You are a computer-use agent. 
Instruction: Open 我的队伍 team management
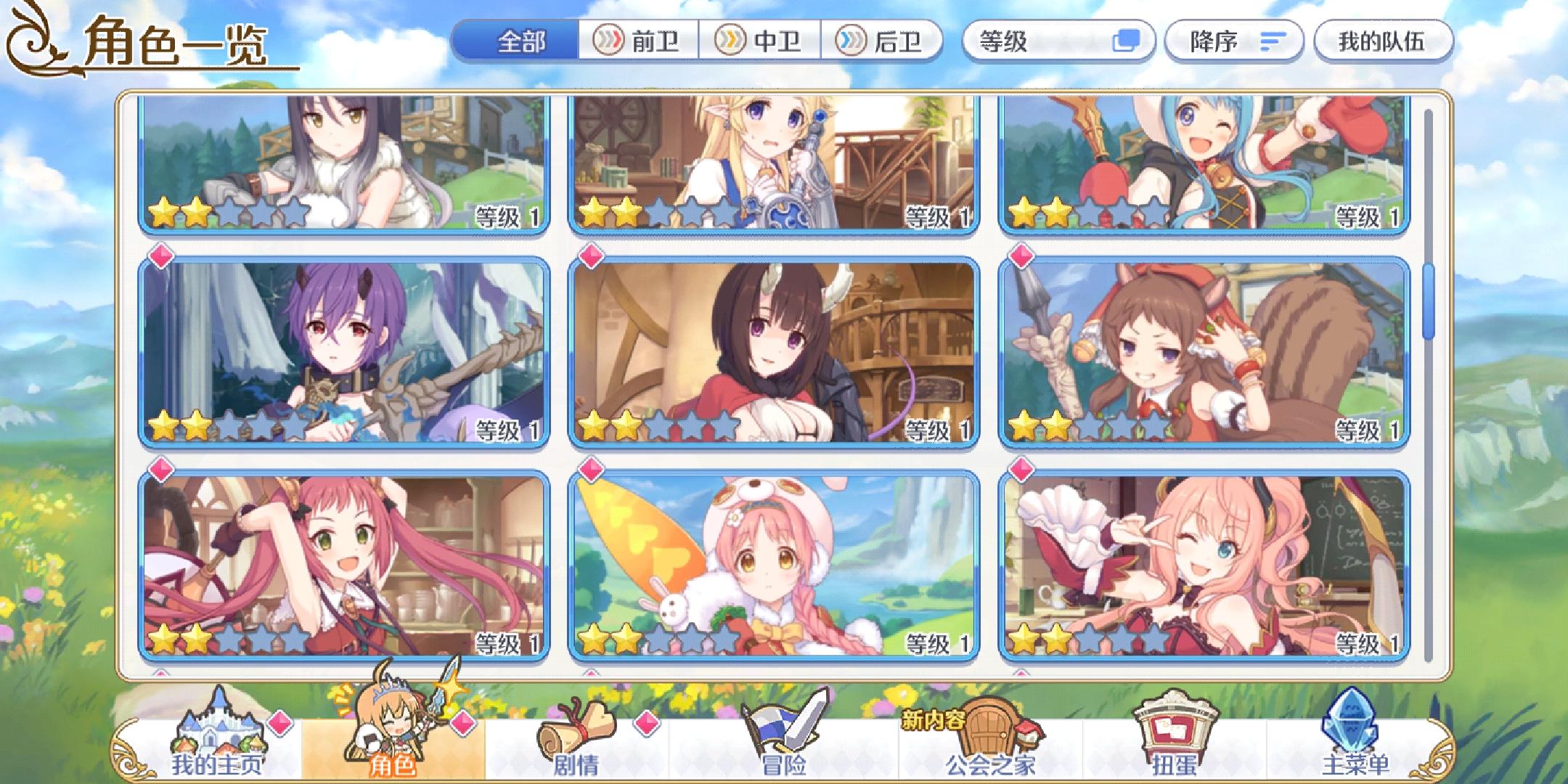coord(1383,44)
